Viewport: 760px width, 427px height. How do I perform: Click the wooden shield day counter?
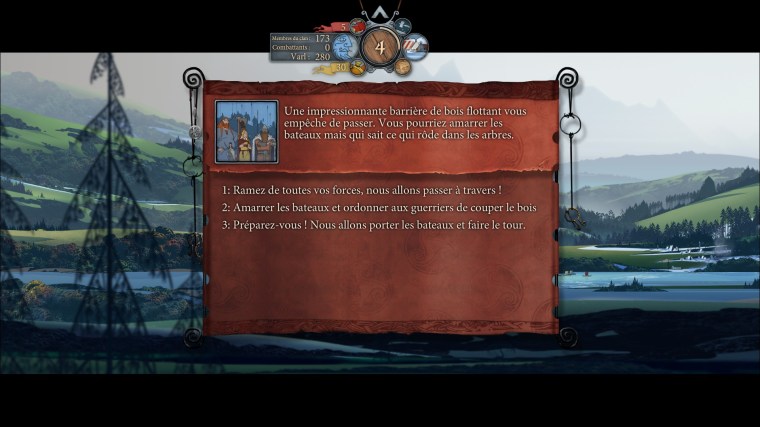coord(379,46)
